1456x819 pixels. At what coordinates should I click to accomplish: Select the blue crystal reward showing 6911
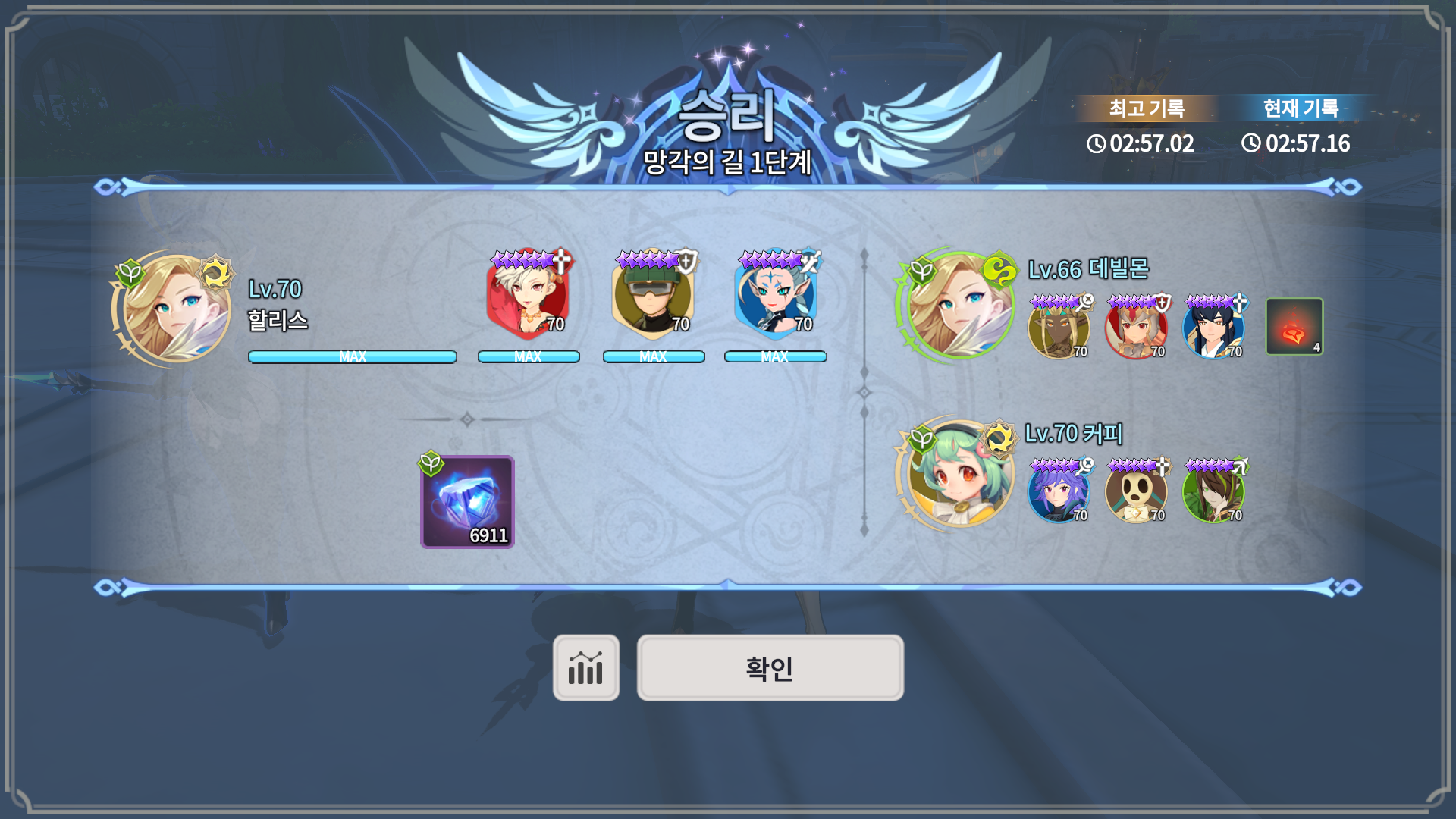coord(467,502)
